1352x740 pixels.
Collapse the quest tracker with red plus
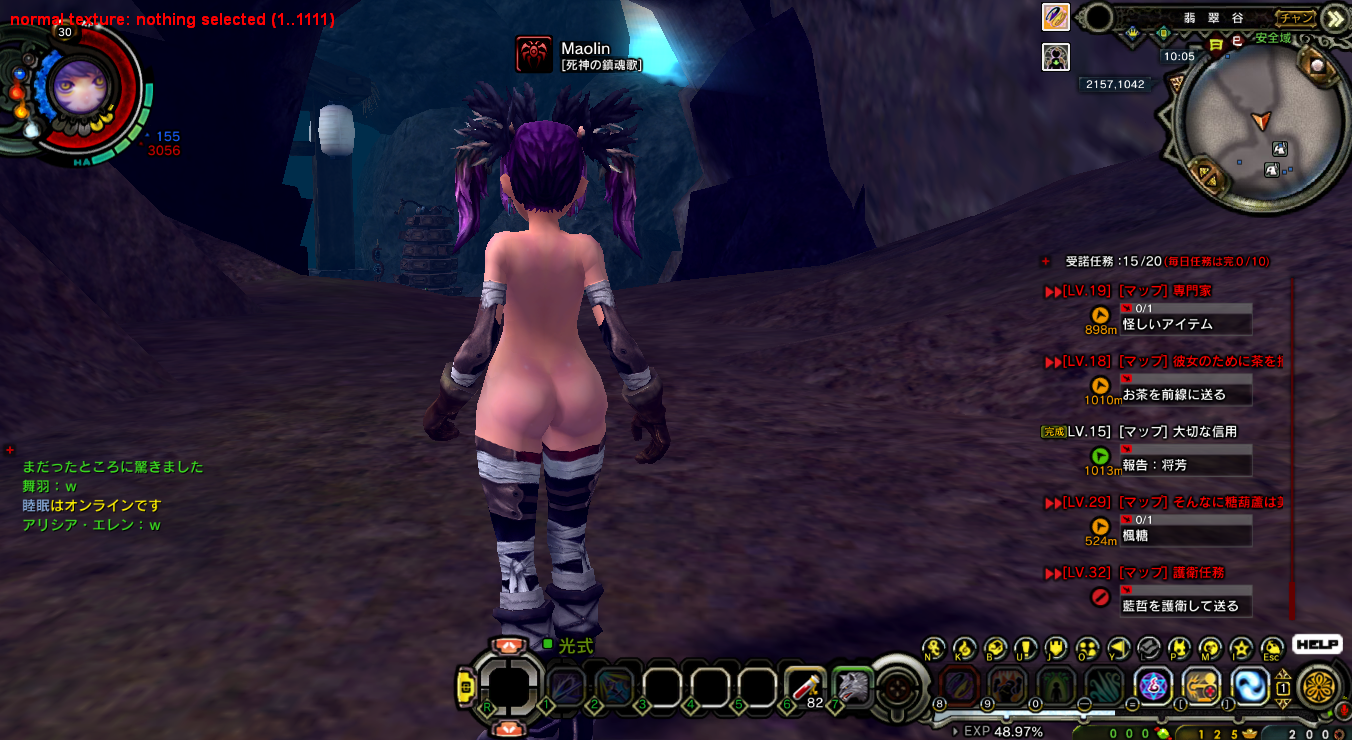[x=1046, y=261]
